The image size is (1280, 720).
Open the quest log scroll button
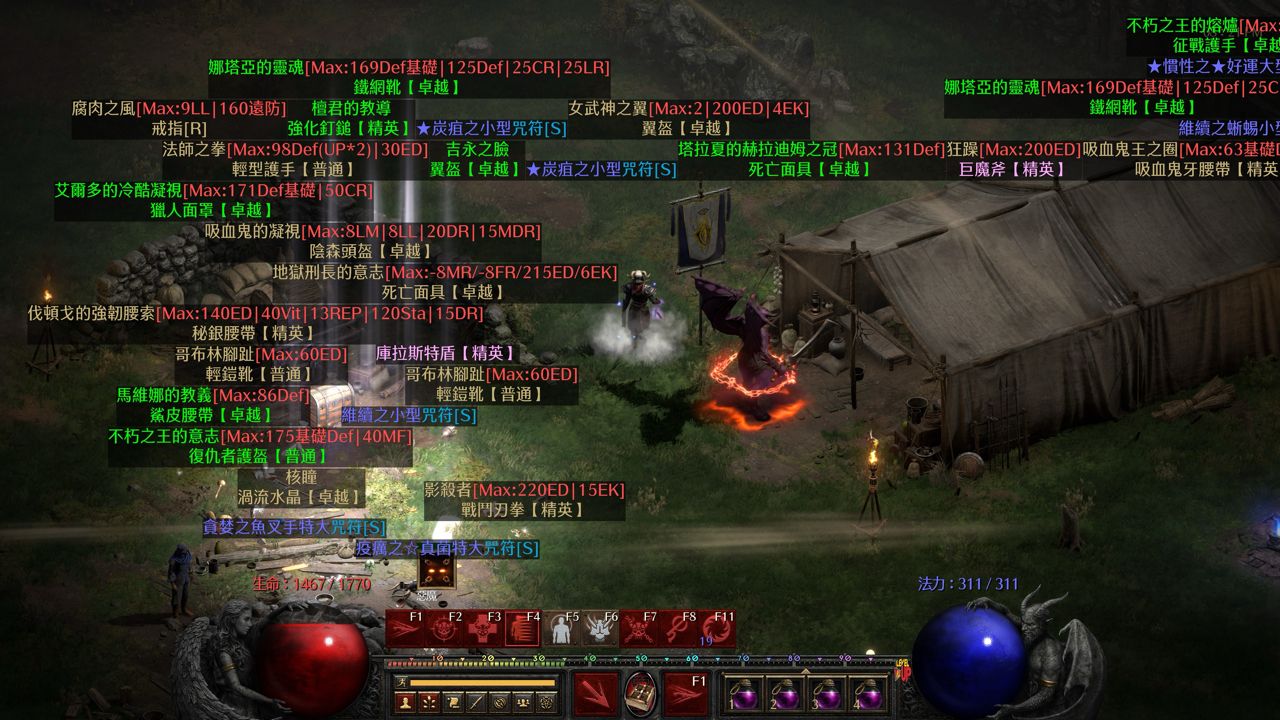point(453,702)
